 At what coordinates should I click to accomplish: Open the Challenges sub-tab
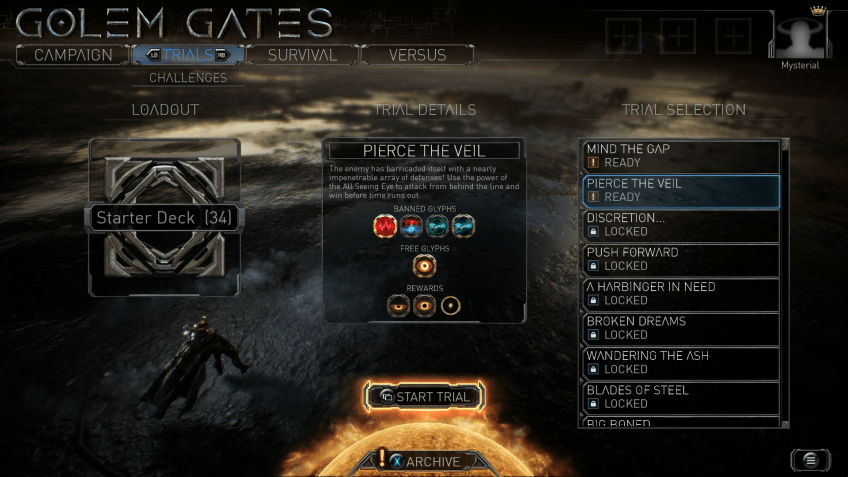[188, 77]
